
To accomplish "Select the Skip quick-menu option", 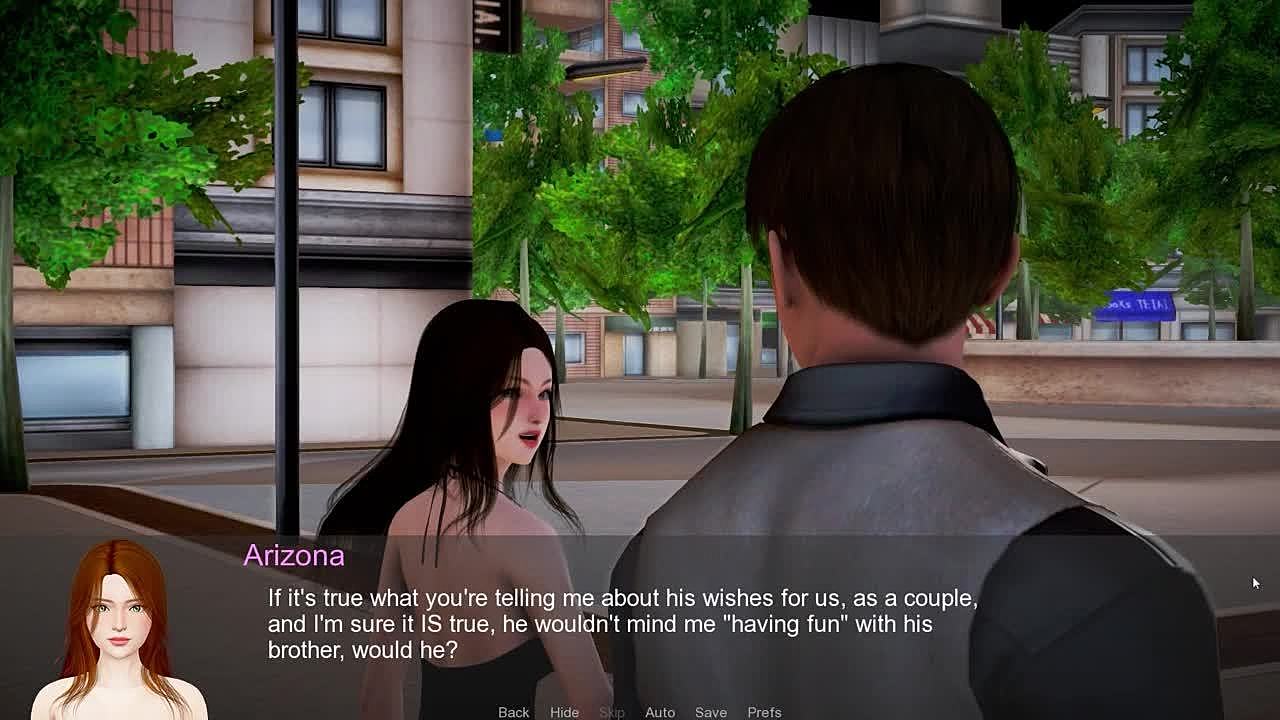I will pos(612,712).
